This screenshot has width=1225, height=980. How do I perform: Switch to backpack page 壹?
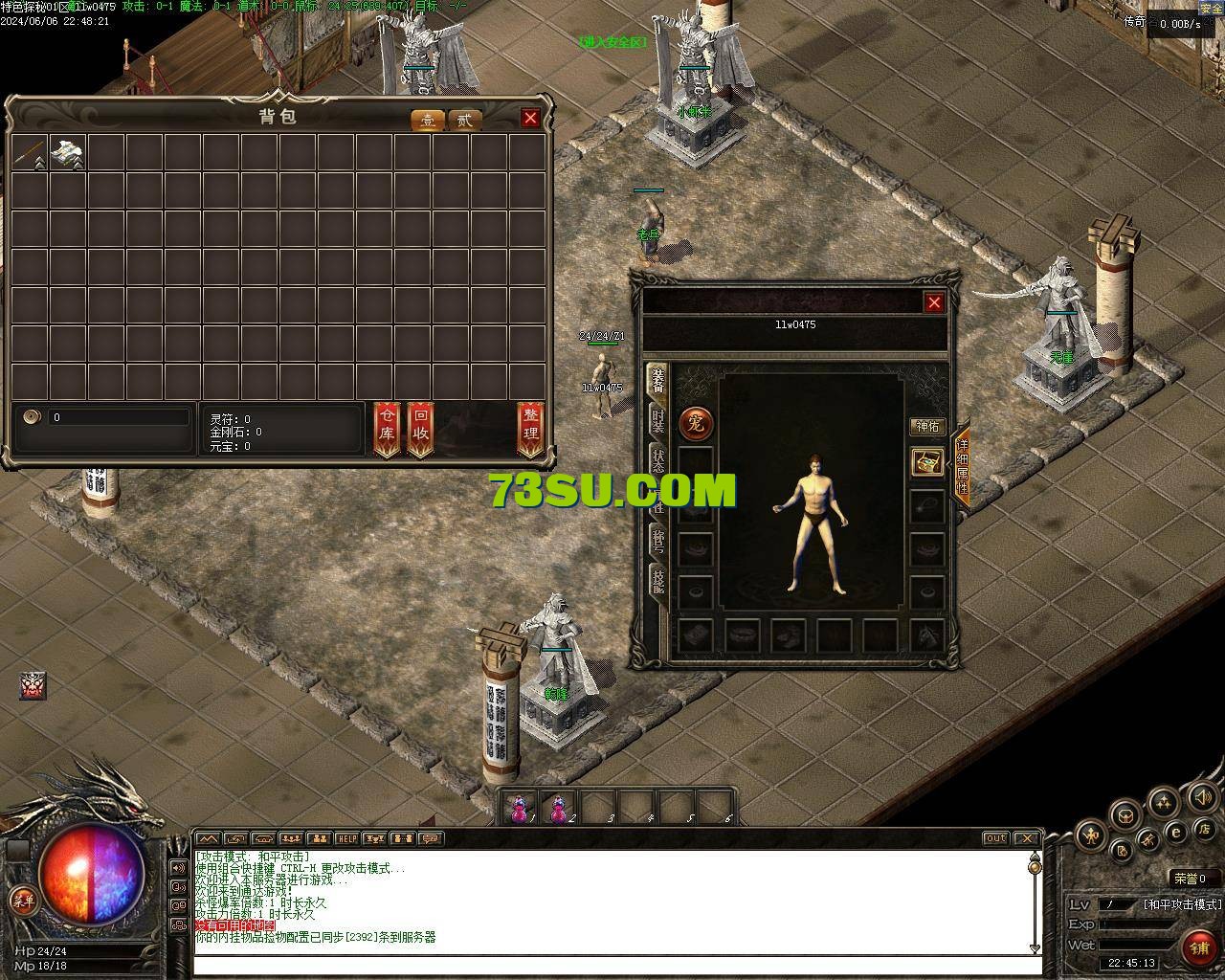(428, 120)
